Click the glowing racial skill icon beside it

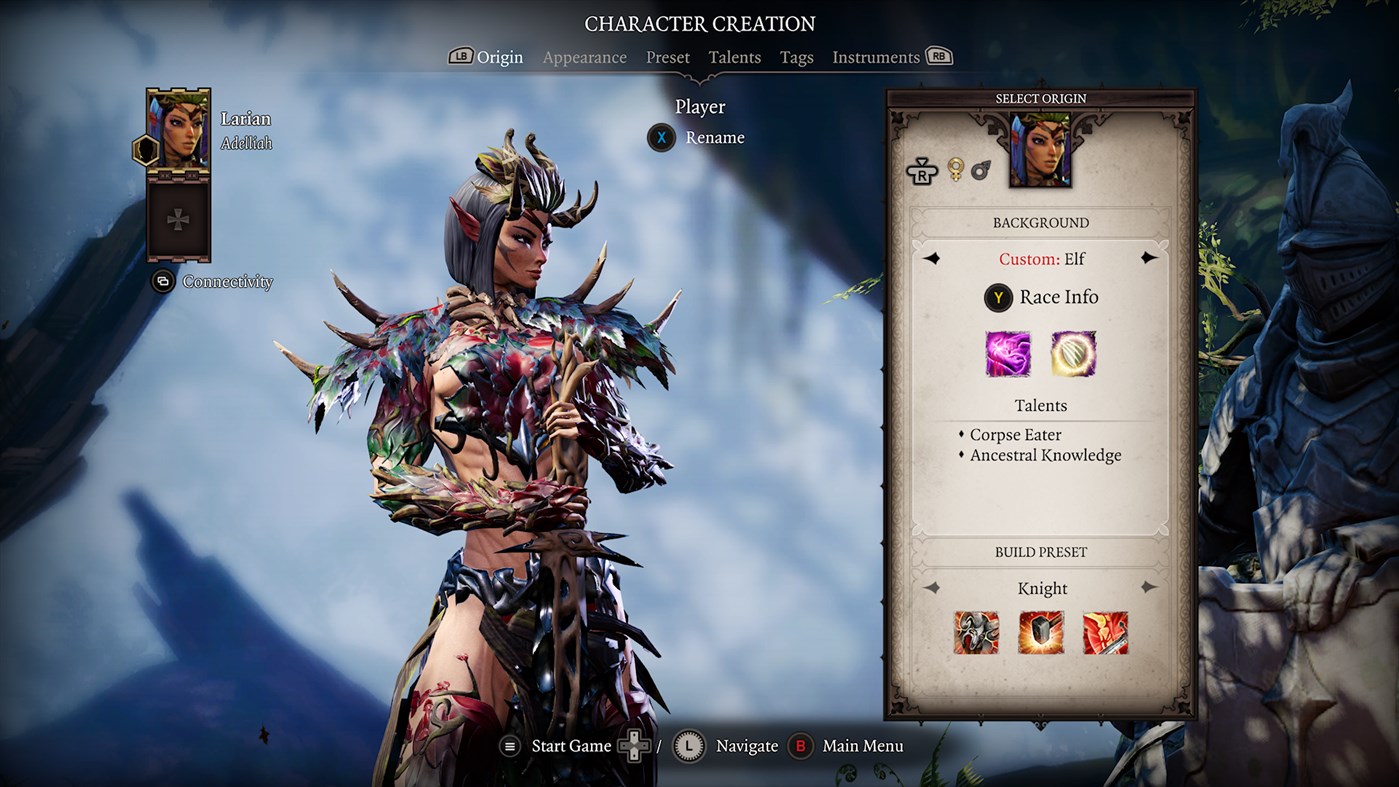point(1073,354)
